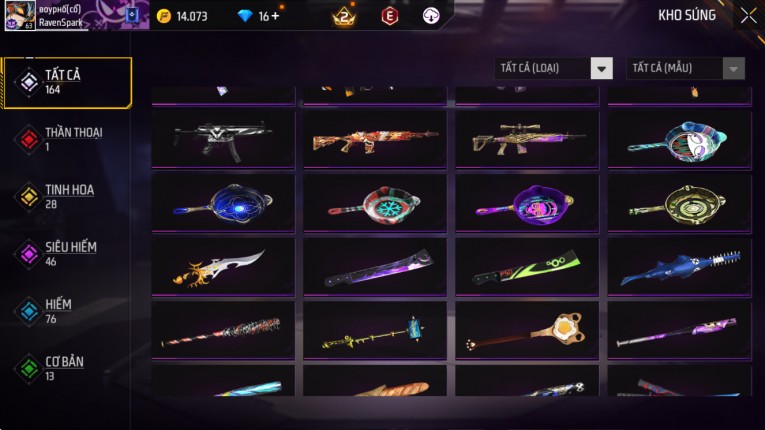The width and height of the screenshot is (765, 430).
Task: Switch to the Thần Thoại tab
Action: [x=66, y=139]
